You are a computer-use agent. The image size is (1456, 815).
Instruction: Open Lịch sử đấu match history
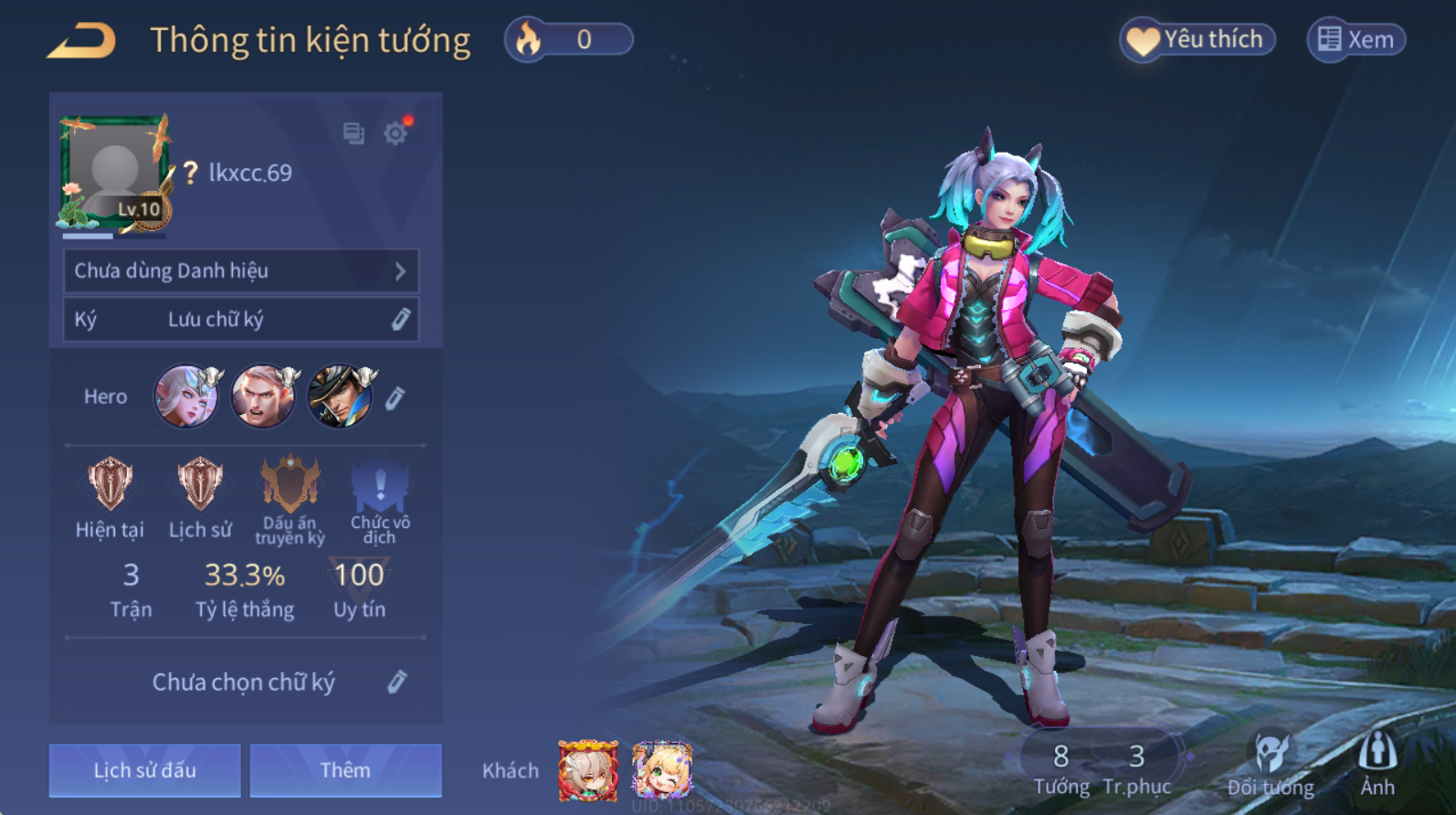point(144,770)
